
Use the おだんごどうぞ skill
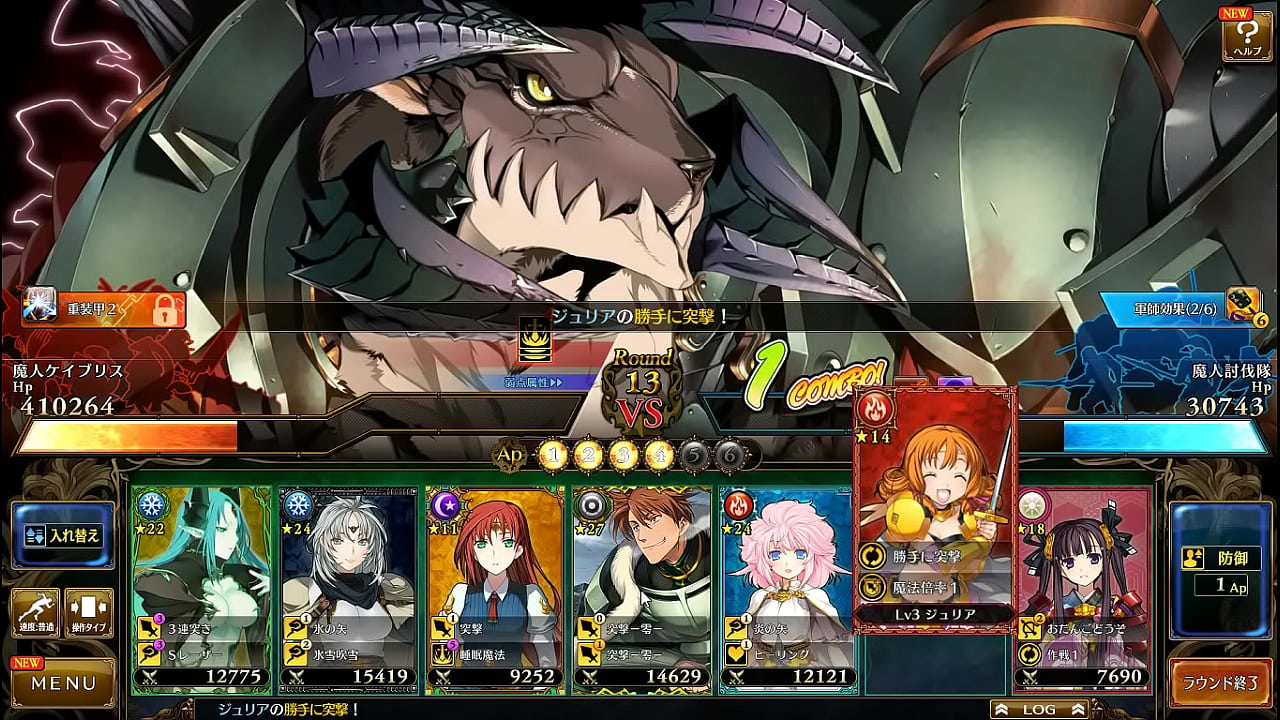(1082, 628)
